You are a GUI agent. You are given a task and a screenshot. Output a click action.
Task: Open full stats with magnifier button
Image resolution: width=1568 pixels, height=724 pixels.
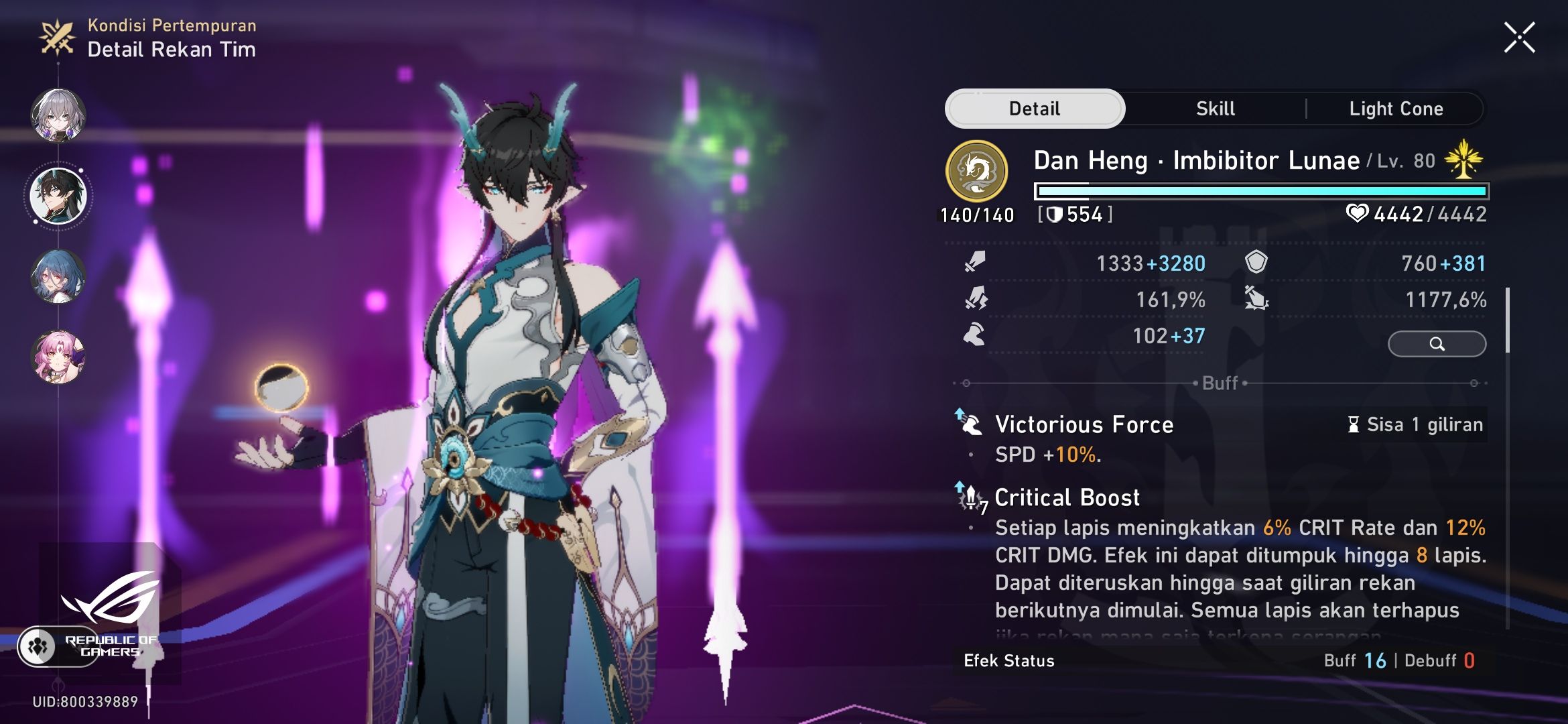point(1437,344)
